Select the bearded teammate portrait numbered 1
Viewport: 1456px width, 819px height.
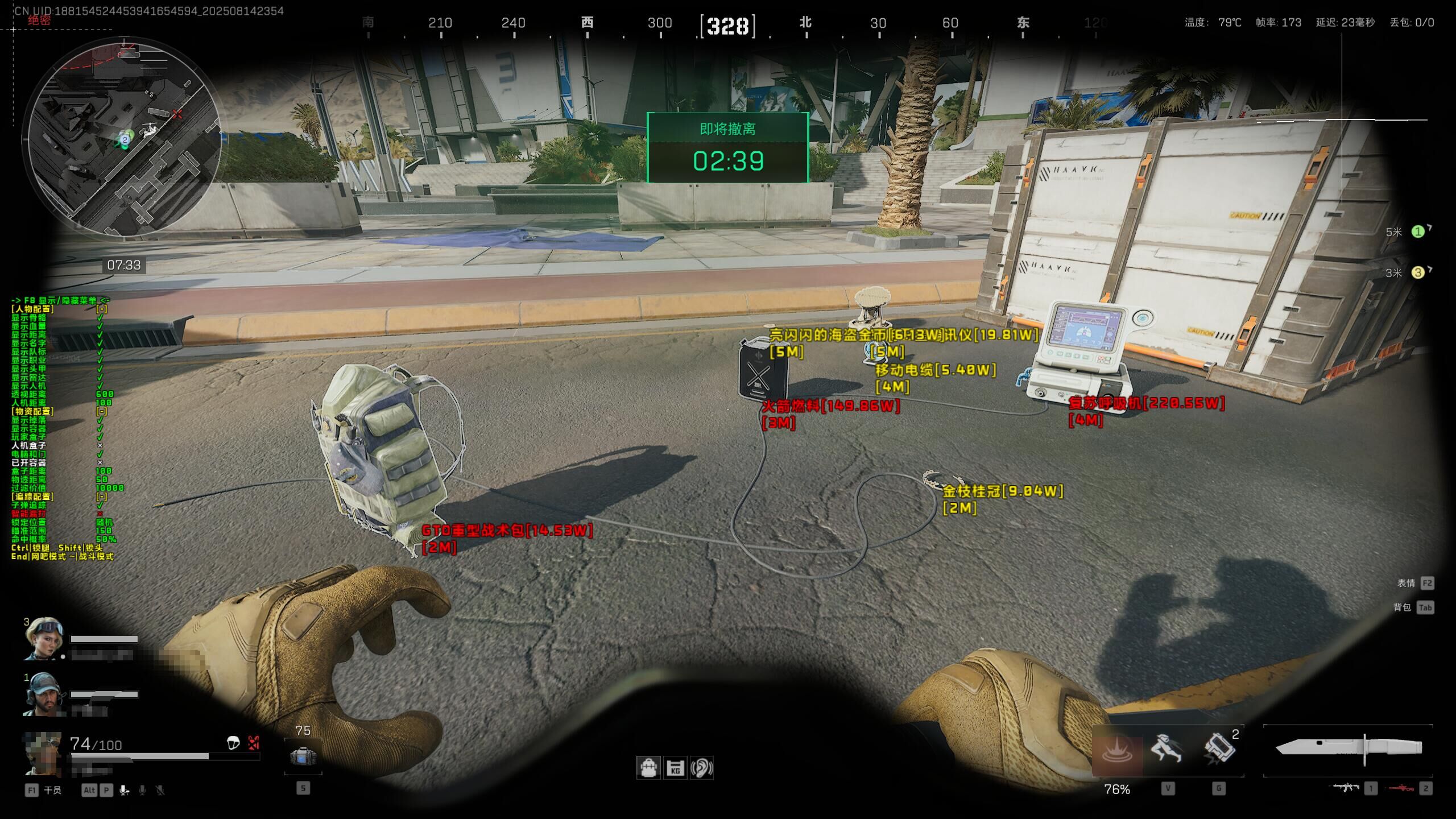(x=43, y=694)
